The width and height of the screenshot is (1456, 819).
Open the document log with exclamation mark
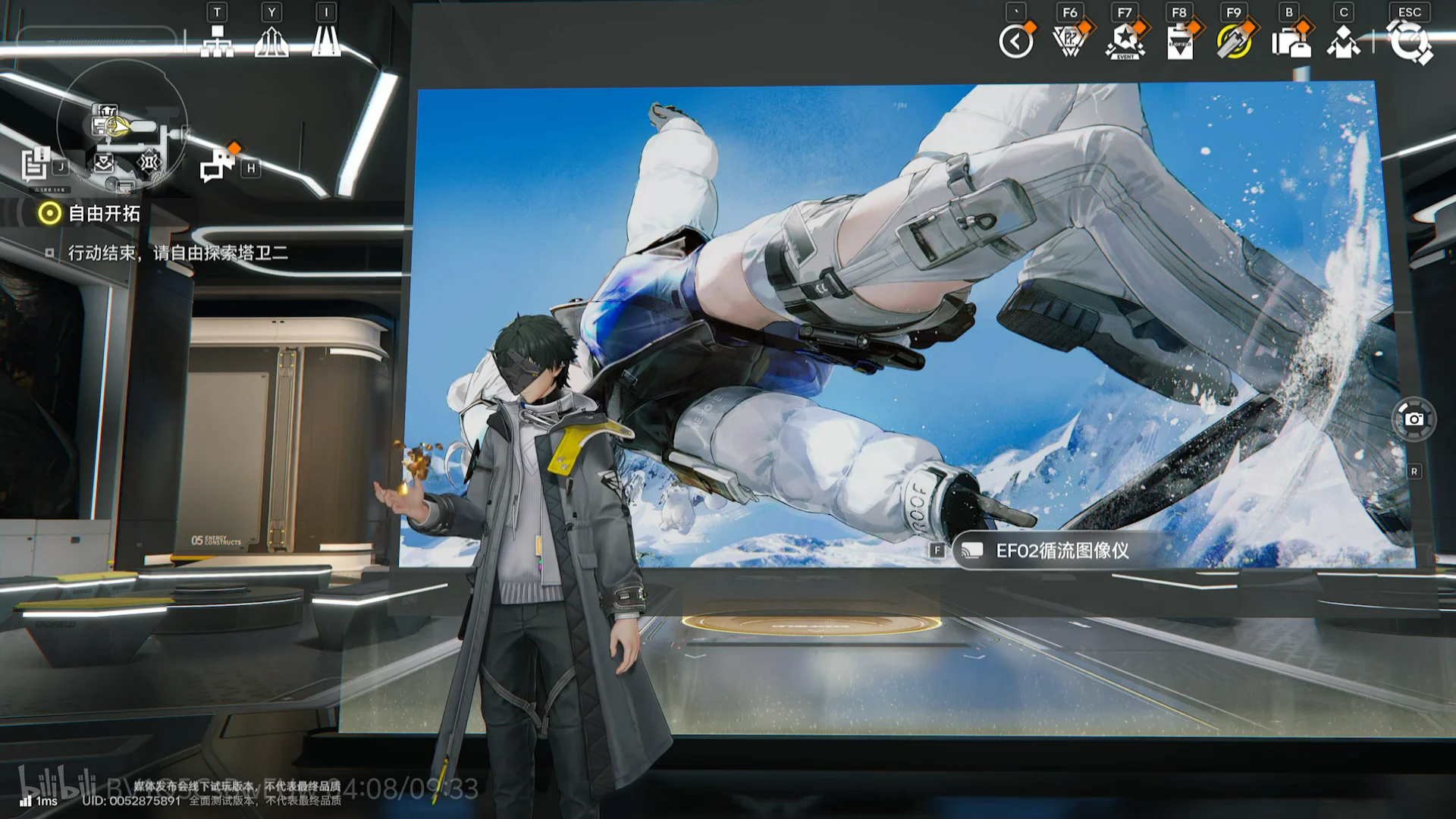click(36, 165)
